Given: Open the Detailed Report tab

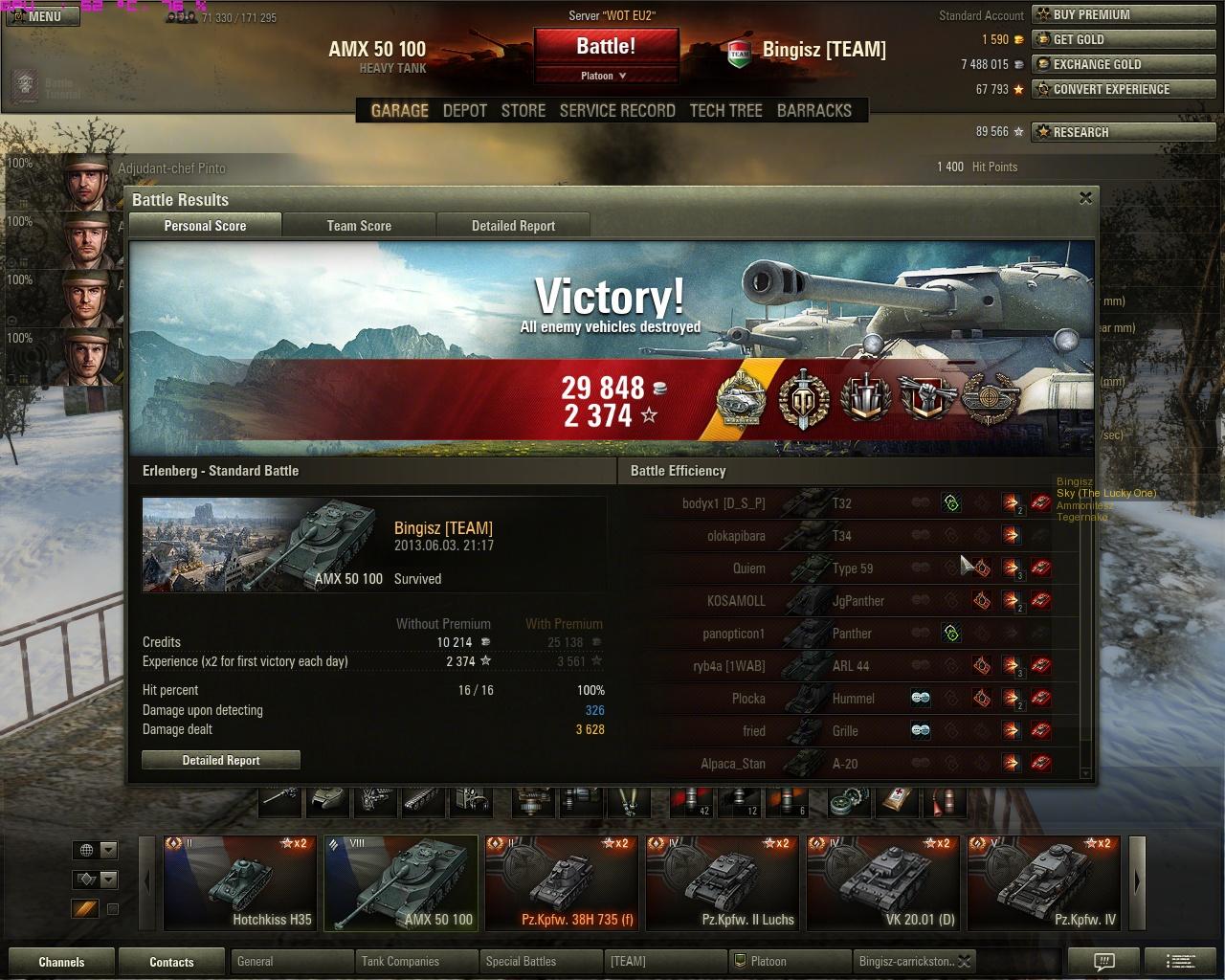Looking at the screenshot, I should click(513, 226).
